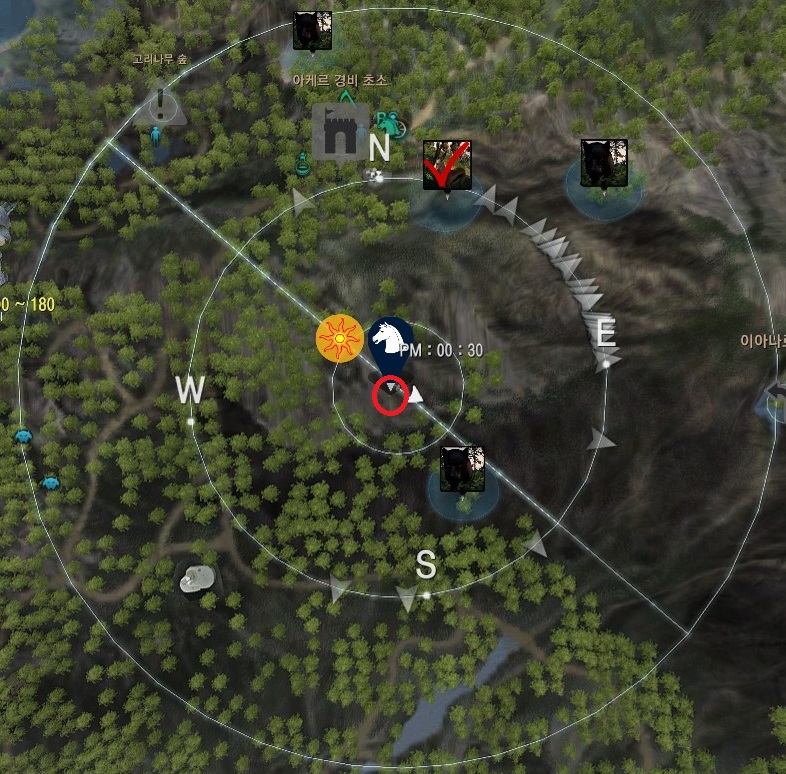Click the castle gate guard post icon
This screenshot has width=786, height=774.
[340, 133]
